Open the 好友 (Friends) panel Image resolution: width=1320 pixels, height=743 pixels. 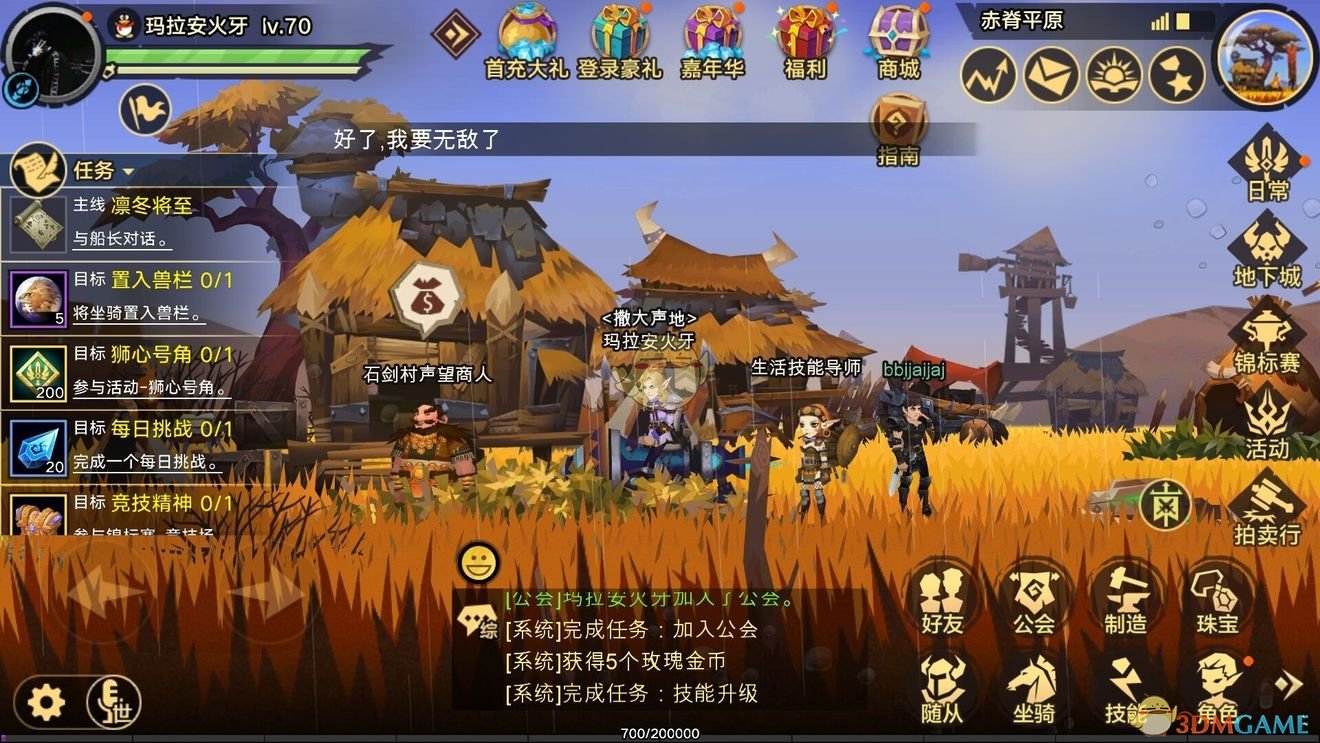point(944,600)
